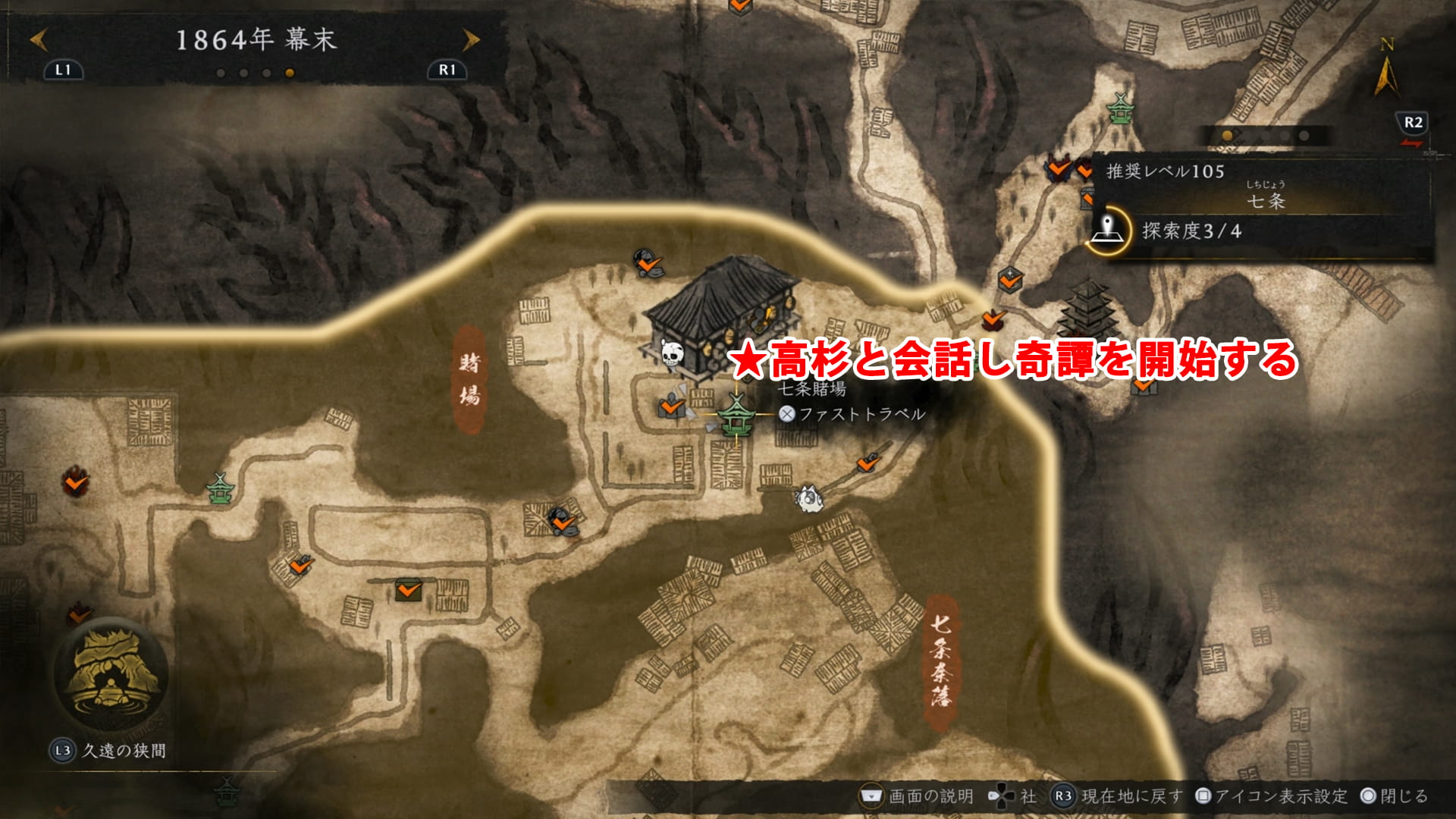1456x819 pixels.
Task: Click the white cat yokai map marker
Action: coord(808,498)
